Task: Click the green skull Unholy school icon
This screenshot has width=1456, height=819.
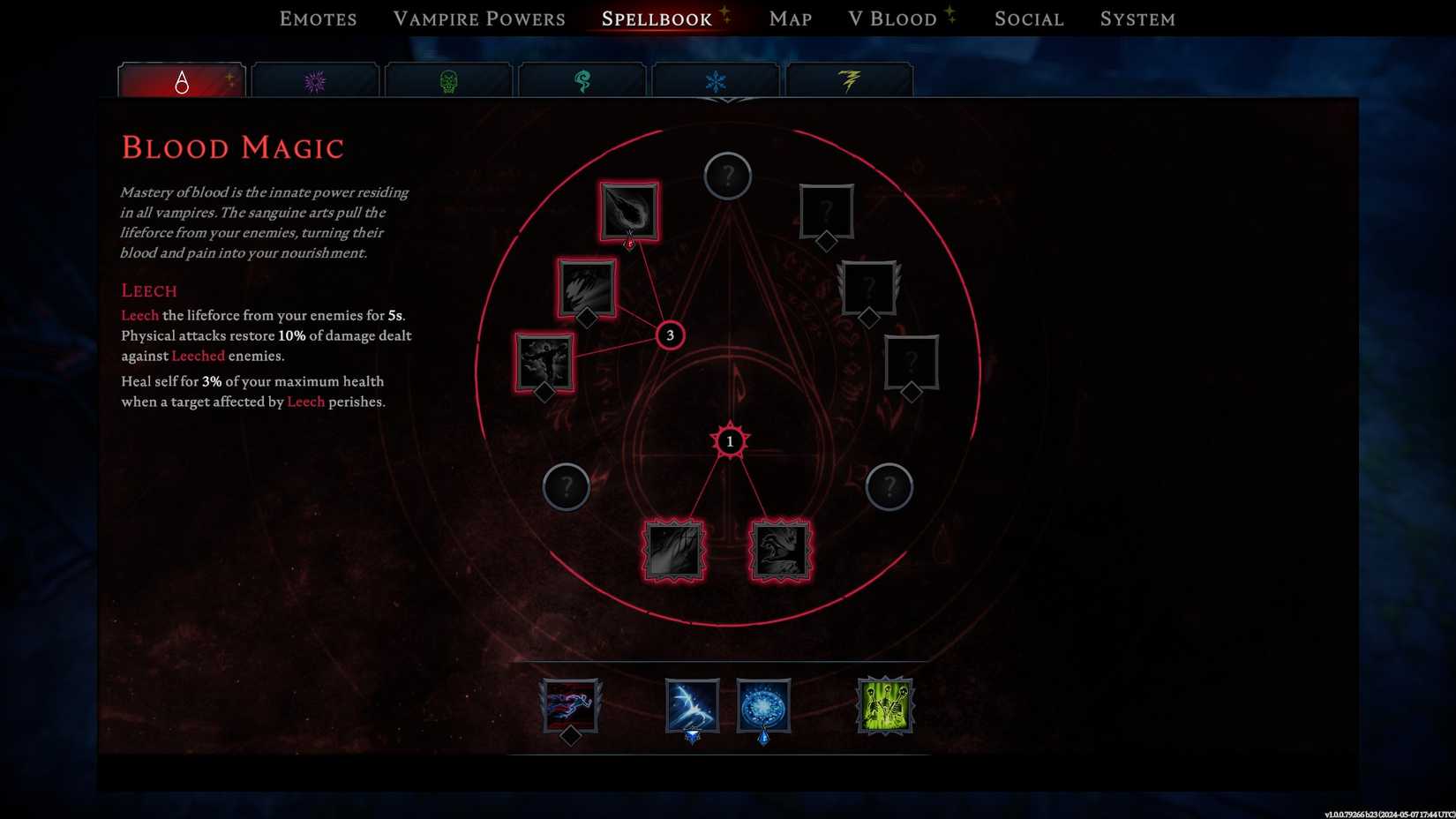Action: [x=448, y=79]
